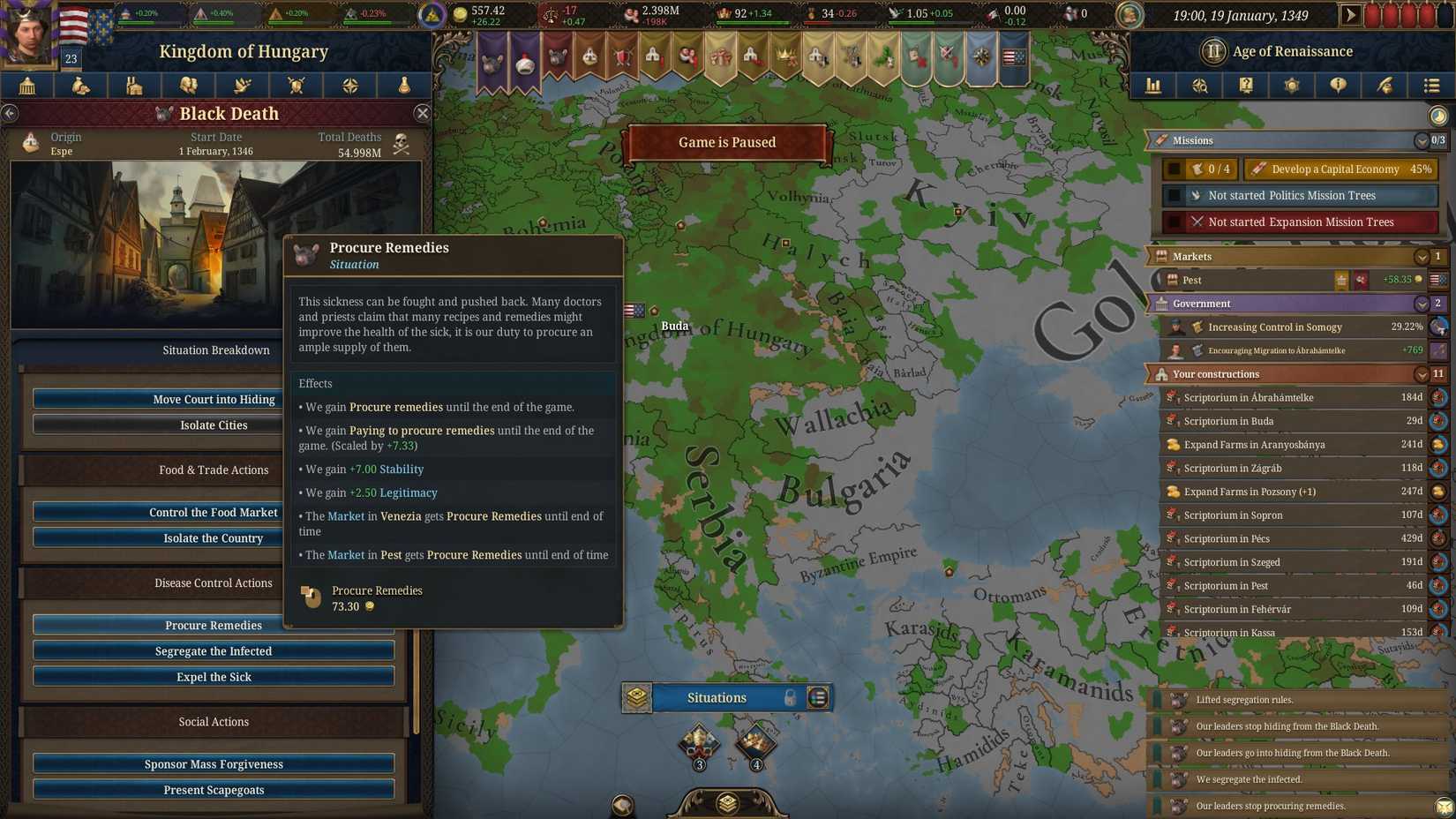Open the outliner list icon top right
The width and height of the screenshot is (1456, 819).
(x=1430, y=86)
